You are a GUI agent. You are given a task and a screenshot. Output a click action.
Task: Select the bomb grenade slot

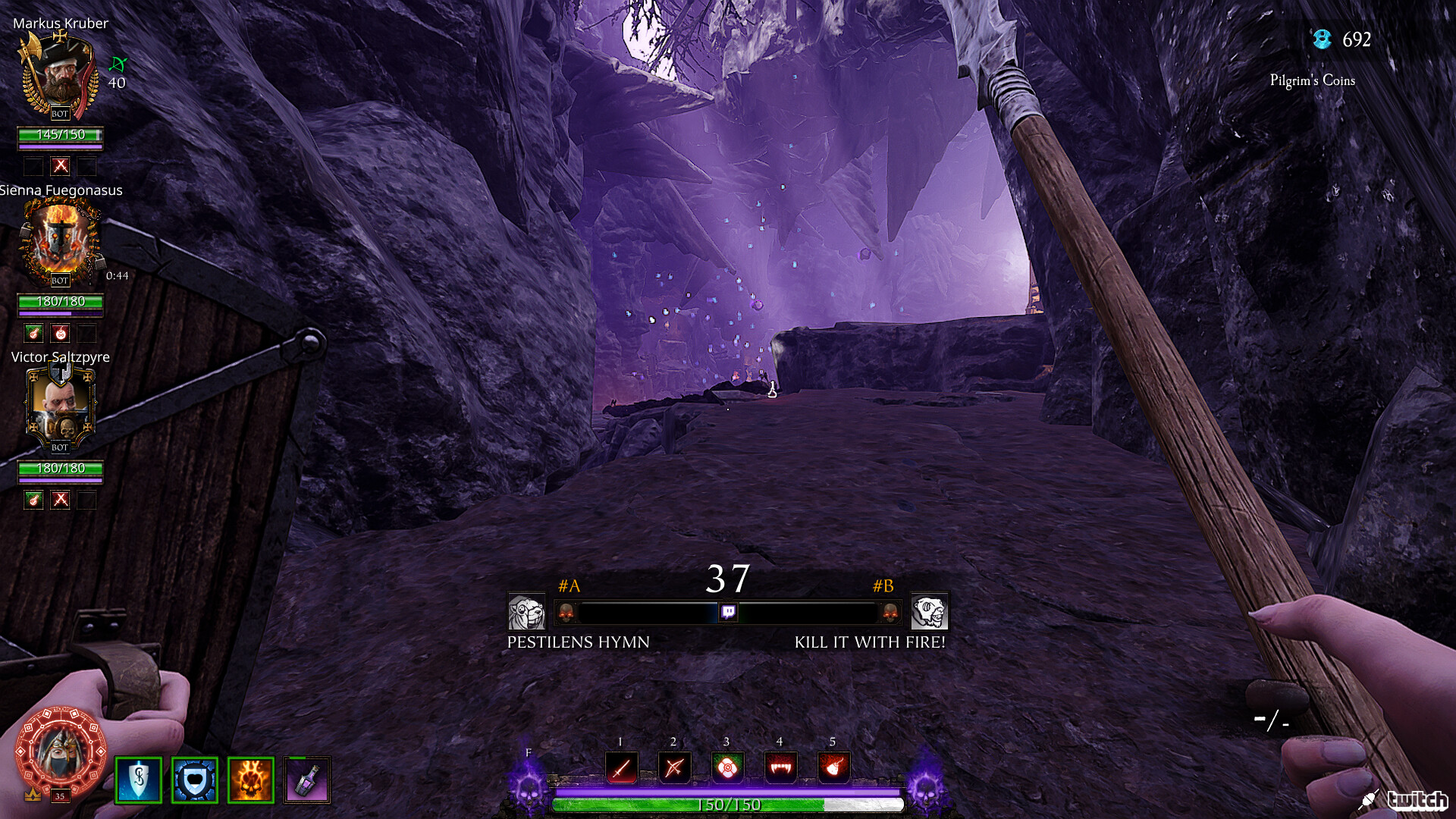pyautogui.click(x=833, y=768)
